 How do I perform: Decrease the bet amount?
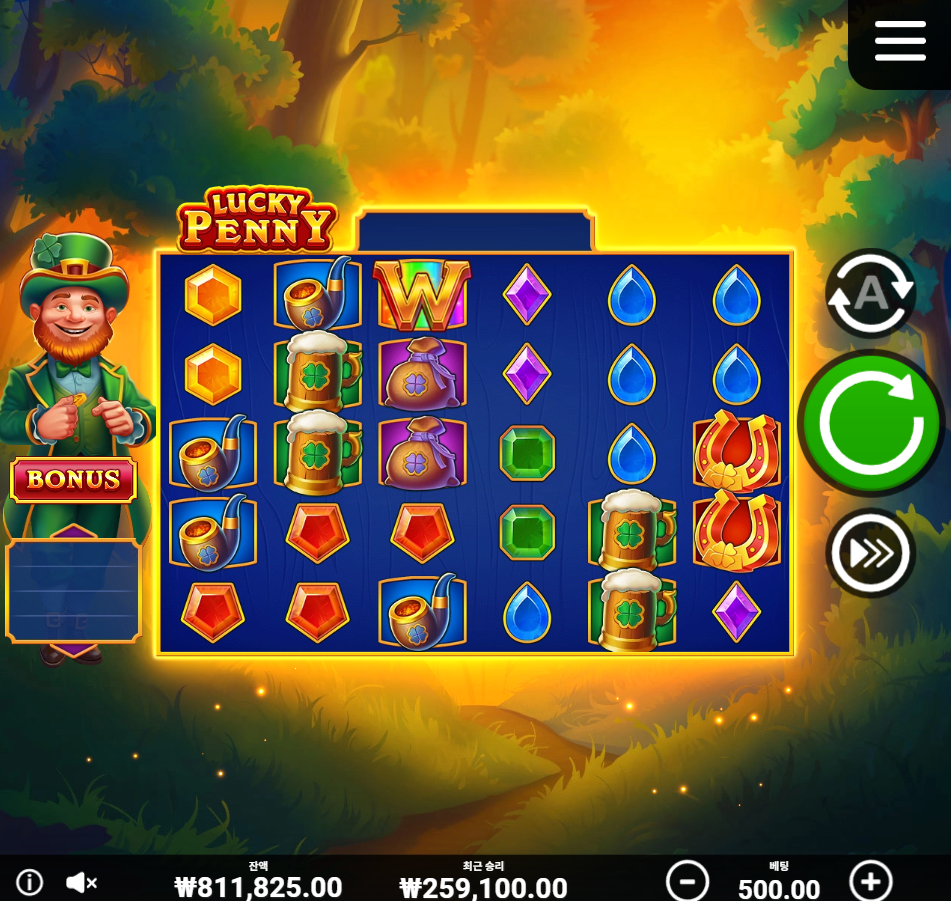click(687, 882)
